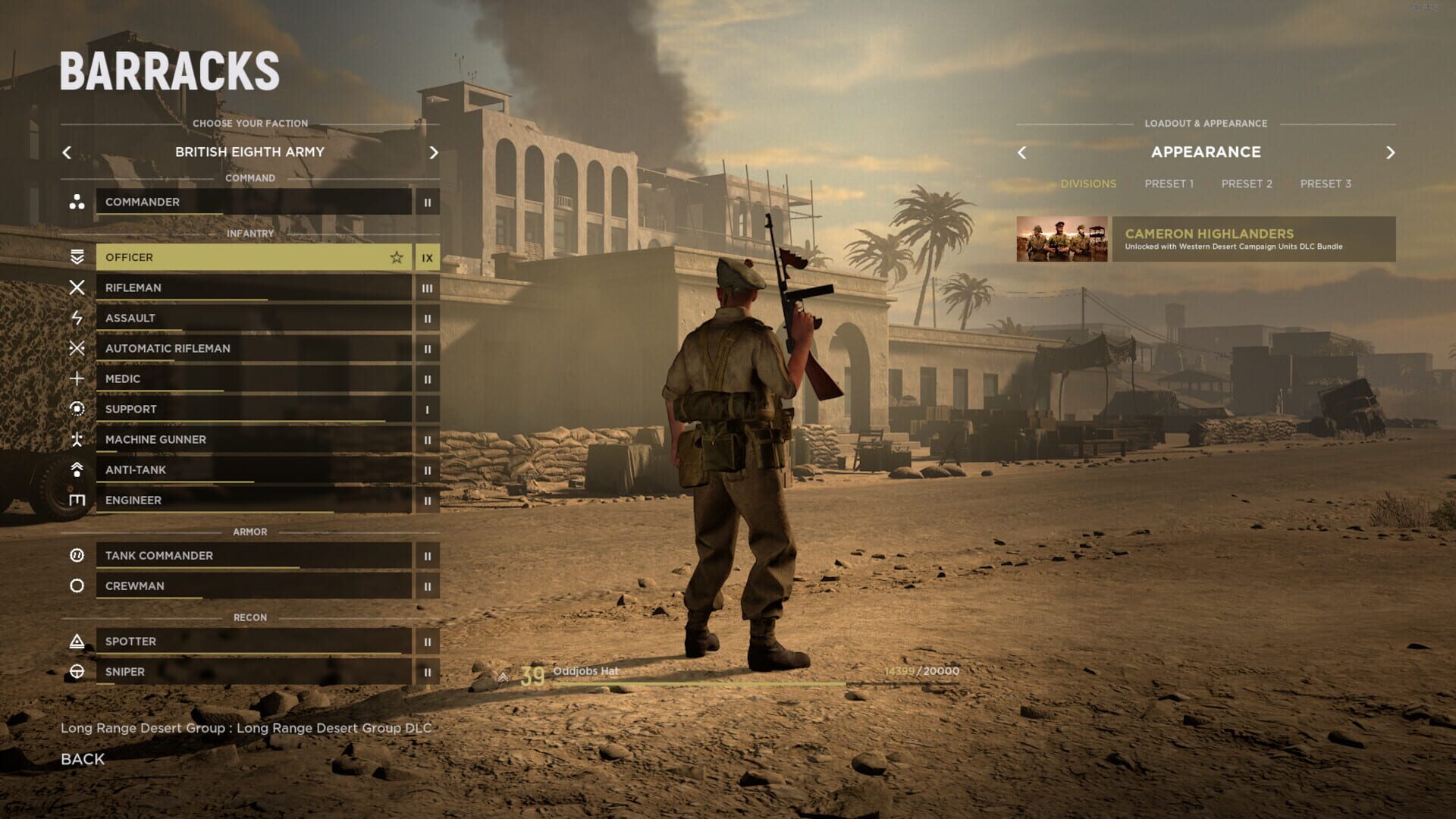Click the Sniper crosshair icon

(77, 671)
